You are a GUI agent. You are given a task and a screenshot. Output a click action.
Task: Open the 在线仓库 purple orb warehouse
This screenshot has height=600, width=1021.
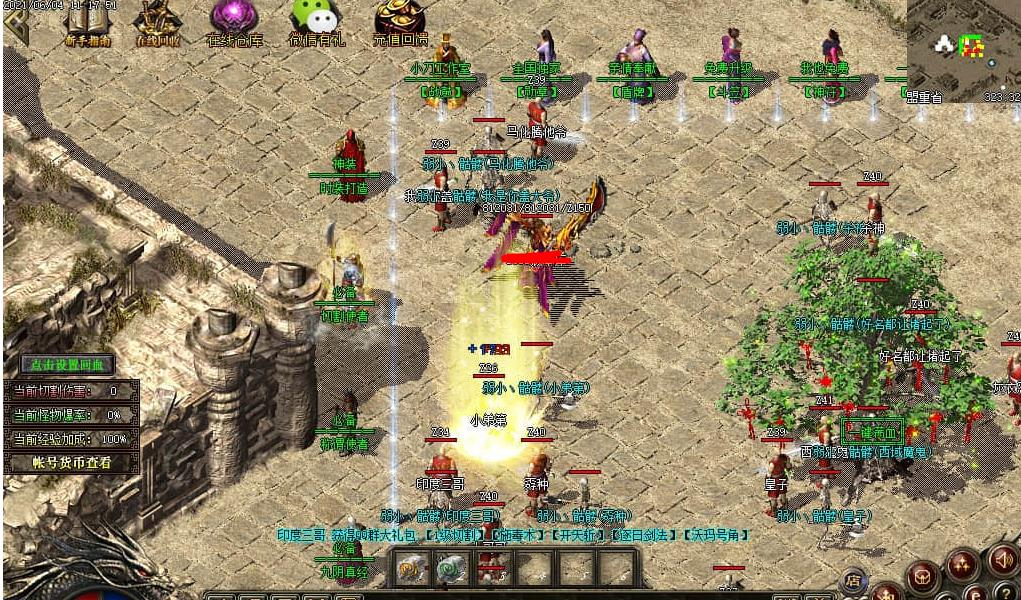[x=234, y=22]
